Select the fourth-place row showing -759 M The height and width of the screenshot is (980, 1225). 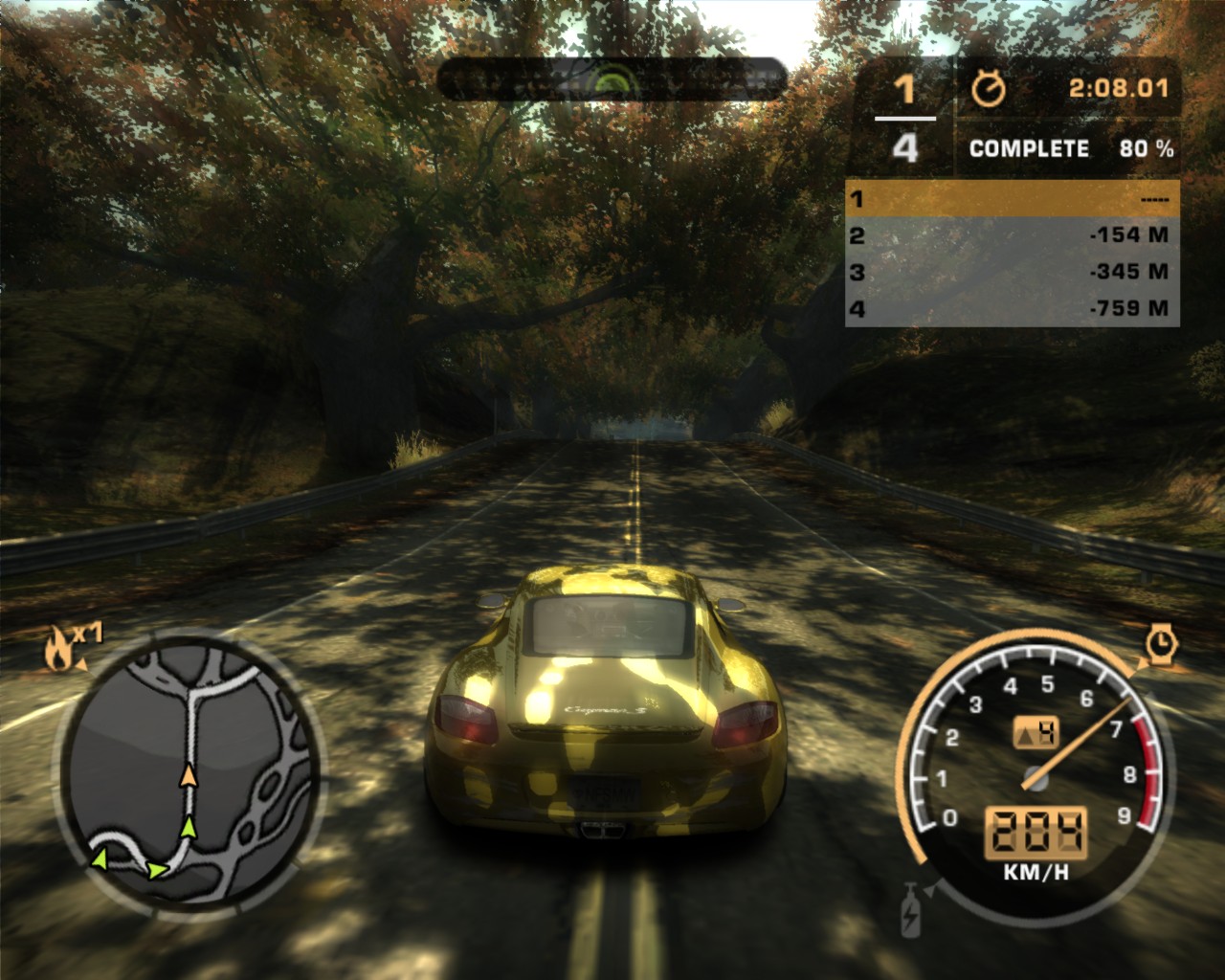click(x=1013, y=308)
